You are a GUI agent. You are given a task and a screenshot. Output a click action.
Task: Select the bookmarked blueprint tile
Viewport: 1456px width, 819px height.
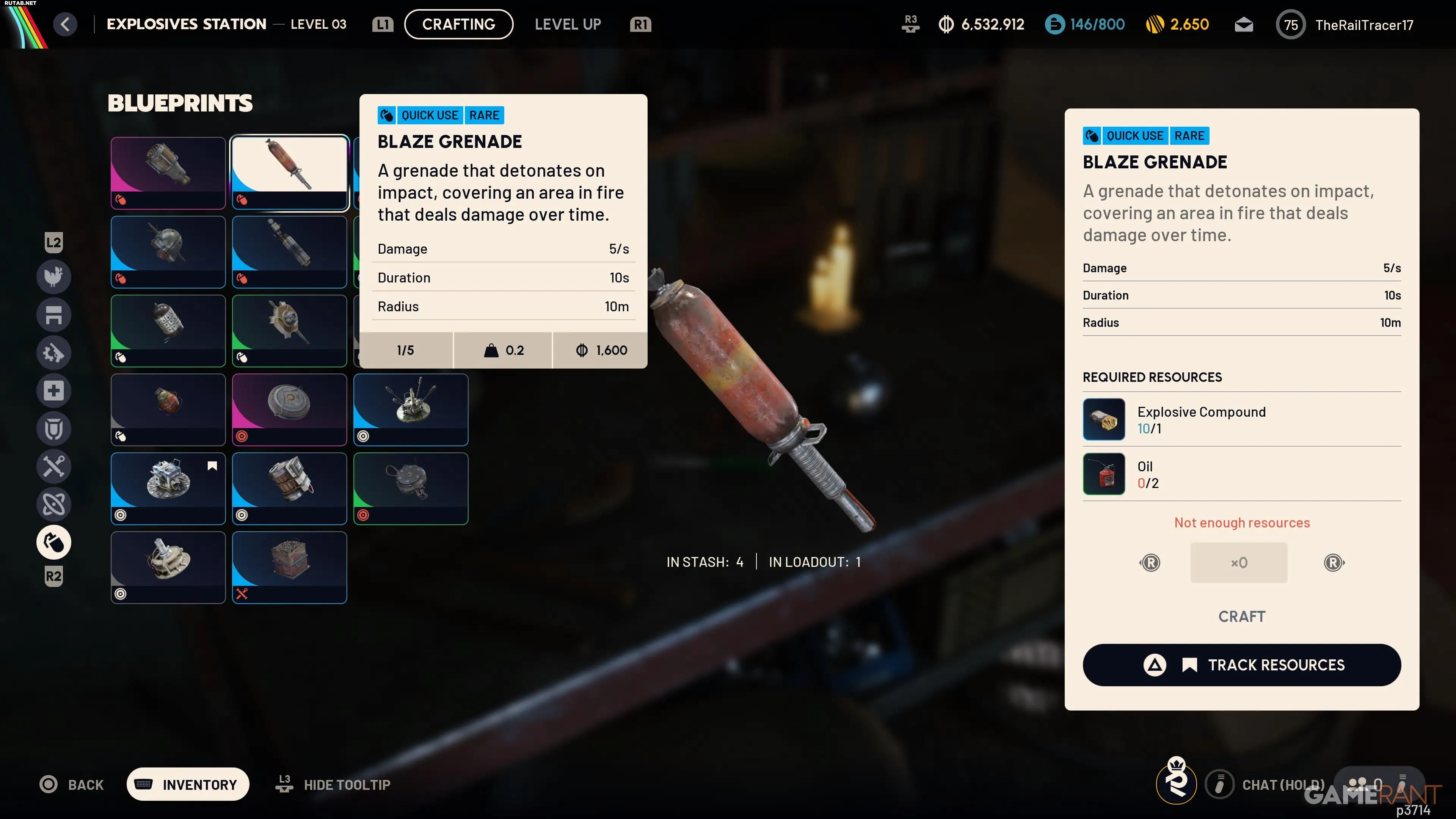click(x=168, y=488)
